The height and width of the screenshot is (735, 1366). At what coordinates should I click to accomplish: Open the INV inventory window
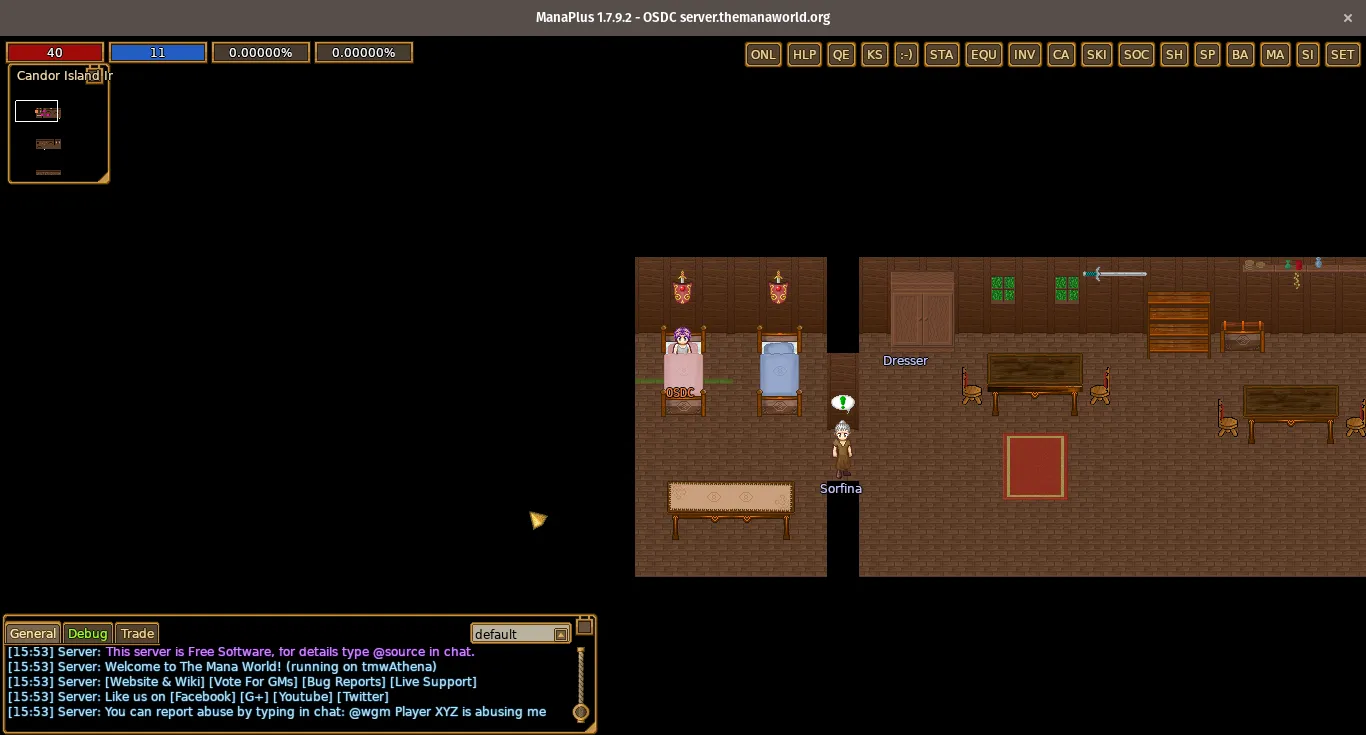pos(1025,55)
